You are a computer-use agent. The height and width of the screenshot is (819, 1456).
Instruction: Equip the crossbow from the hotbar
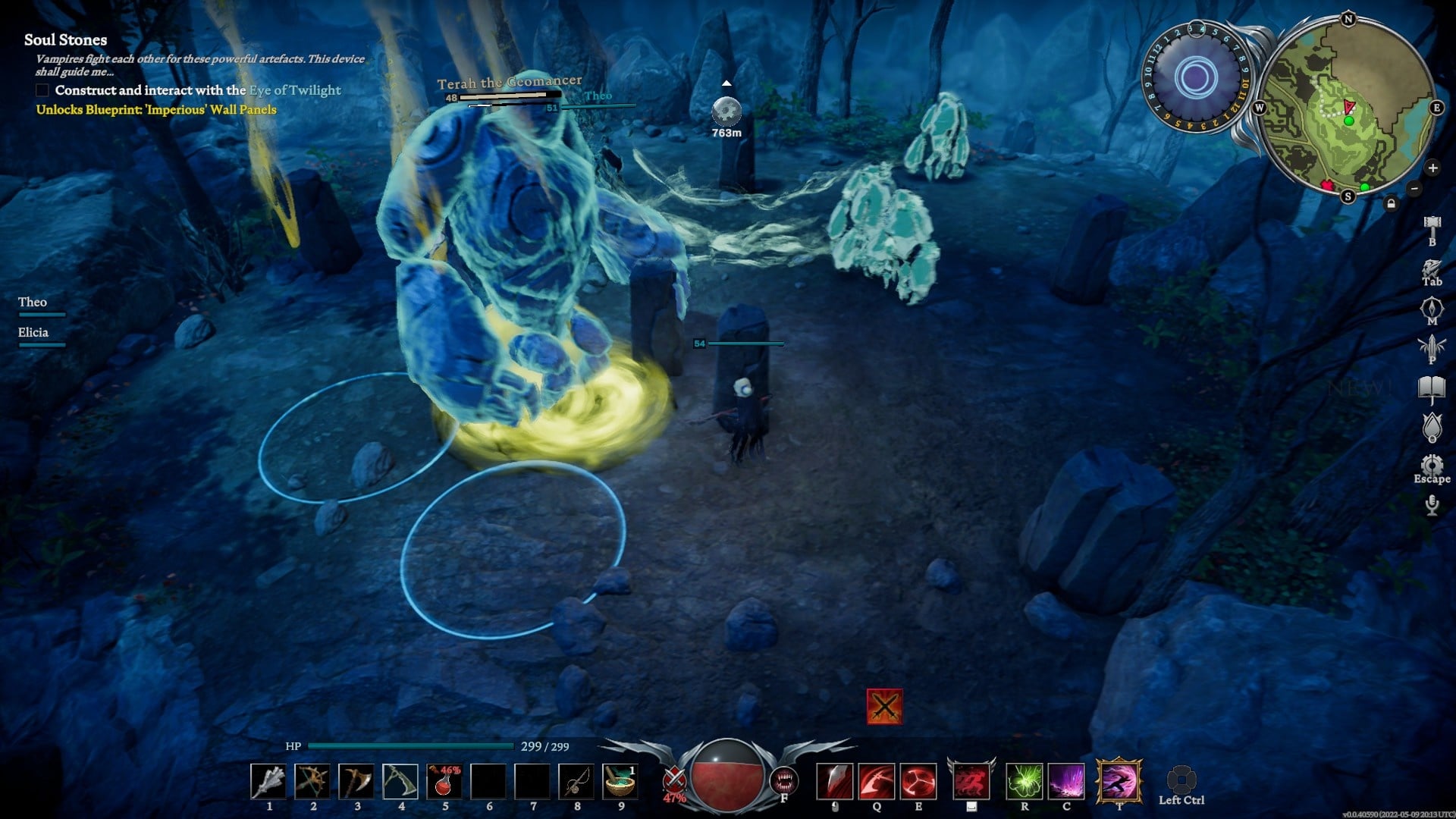[x=312, y=781]
